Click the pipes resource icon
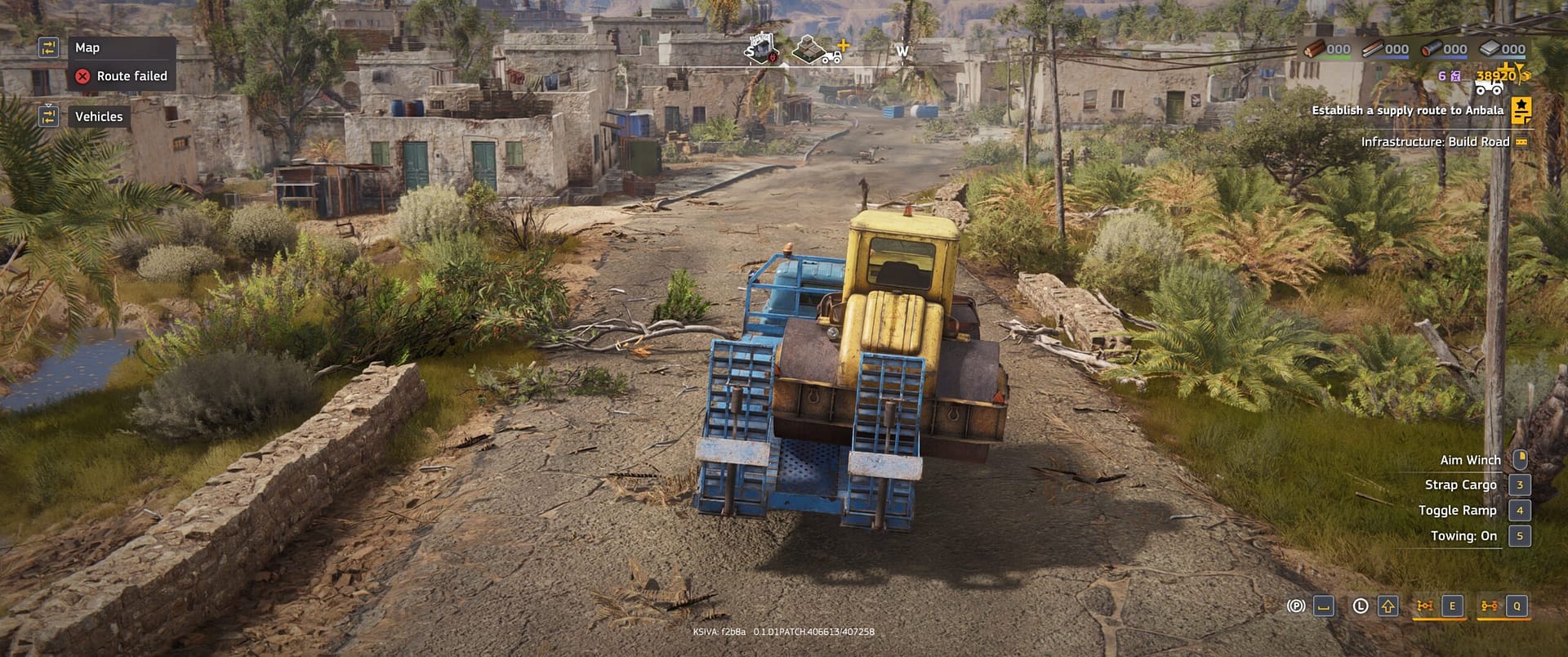 (1433, 49)
